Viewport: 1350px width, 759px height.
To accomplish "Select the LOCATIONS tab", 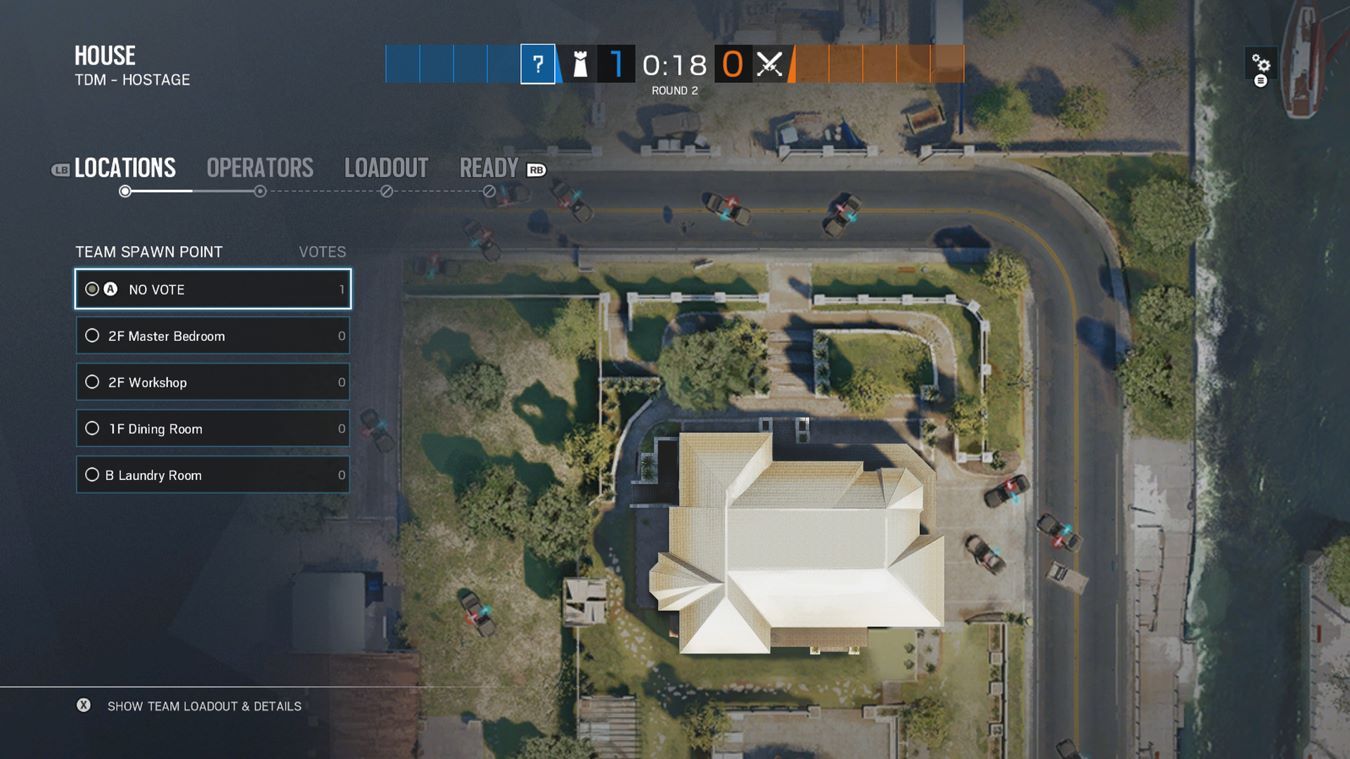I will click(x=125, y=167).
